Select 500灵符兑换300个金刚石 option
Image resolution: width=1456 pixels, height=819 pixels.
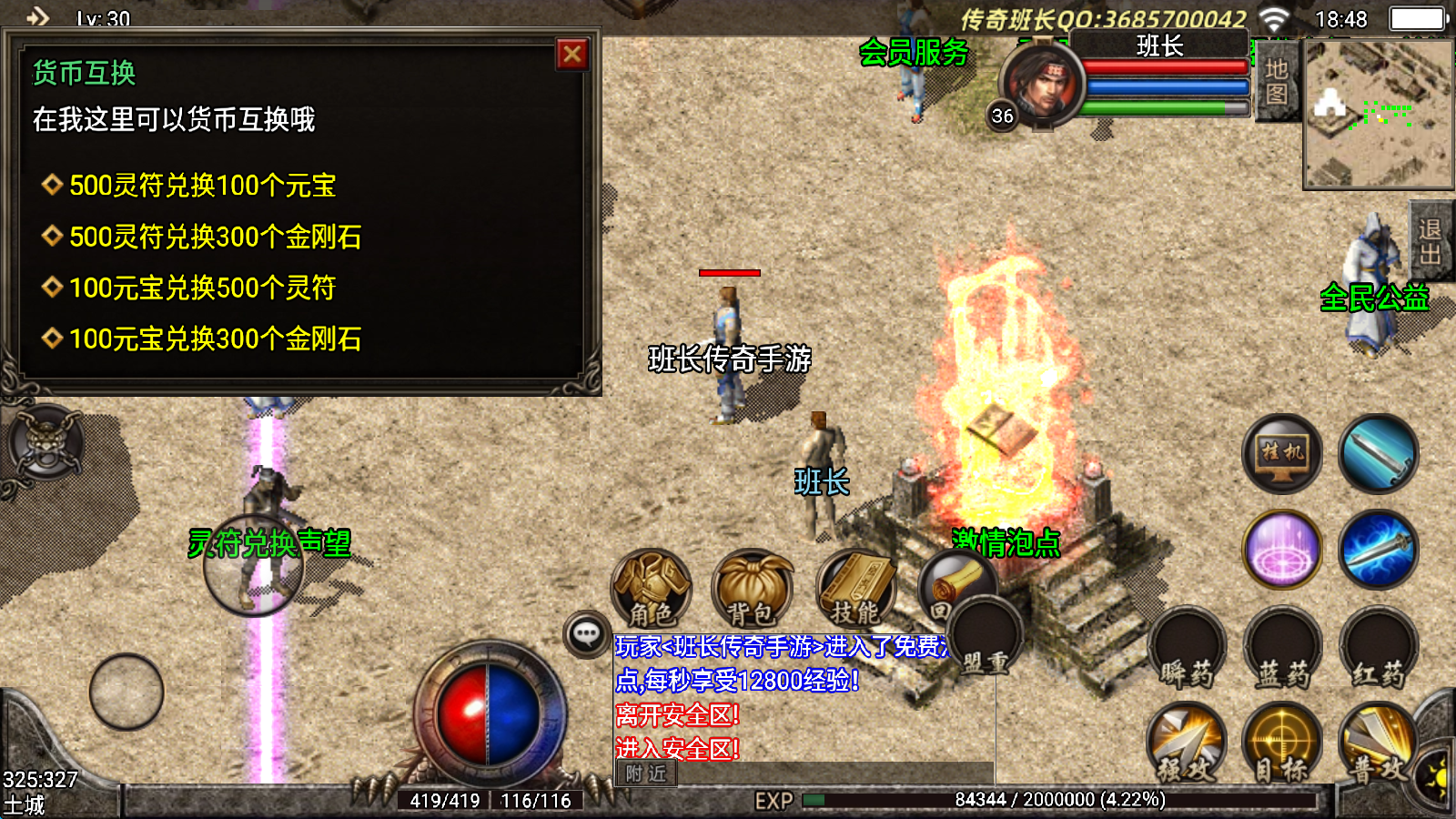tap(215, 237)
